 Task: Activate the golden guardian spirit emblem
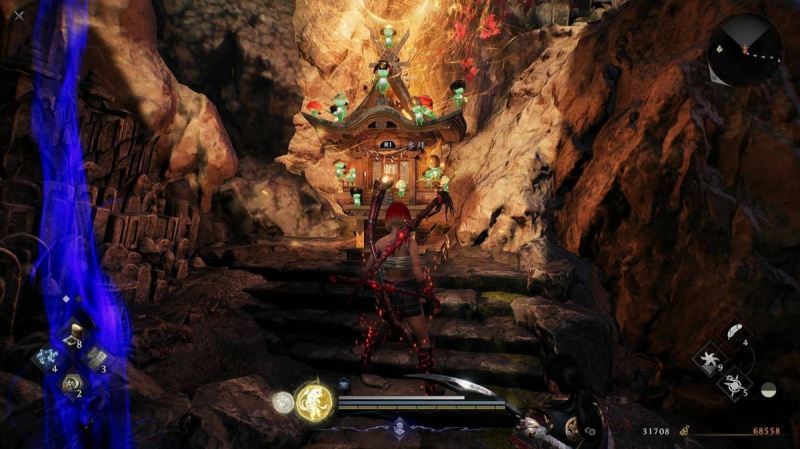pyautogui.click(x=314, y=401)
